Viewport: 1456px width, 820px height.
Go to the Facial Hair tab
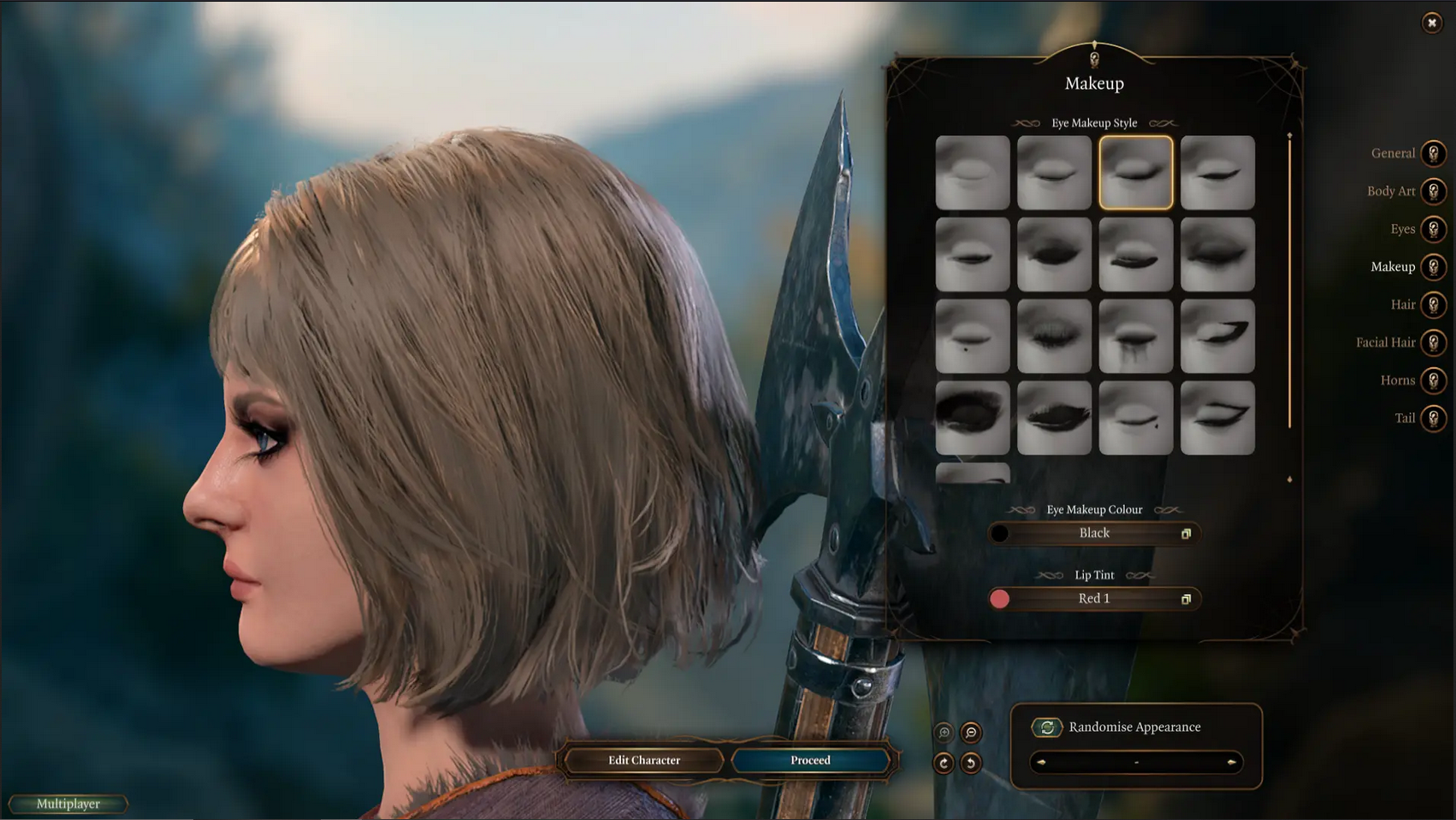[x=1433, y=342]
